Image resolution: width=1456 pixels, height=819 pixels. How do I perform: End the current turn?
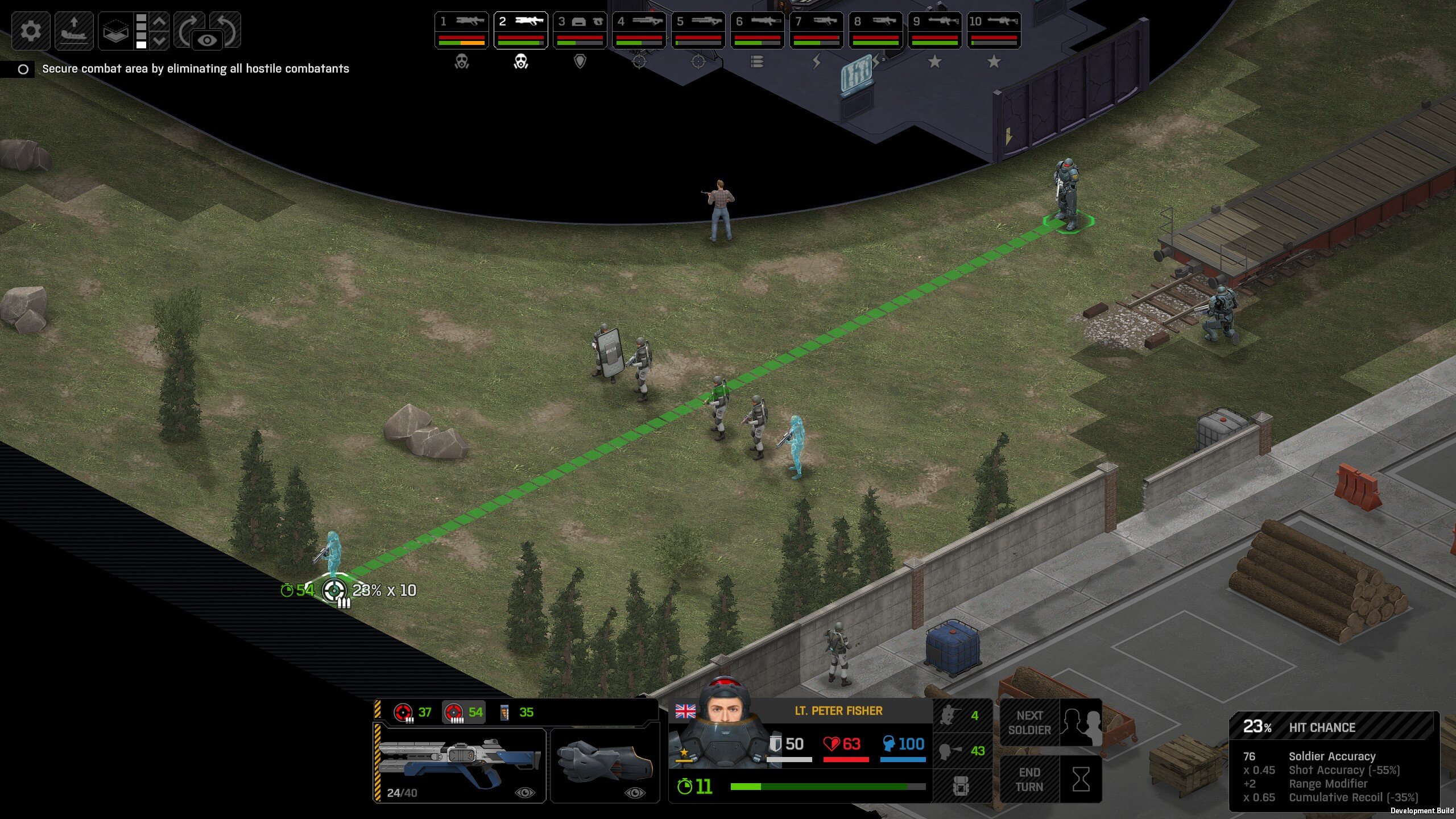tap(1050, 779)
